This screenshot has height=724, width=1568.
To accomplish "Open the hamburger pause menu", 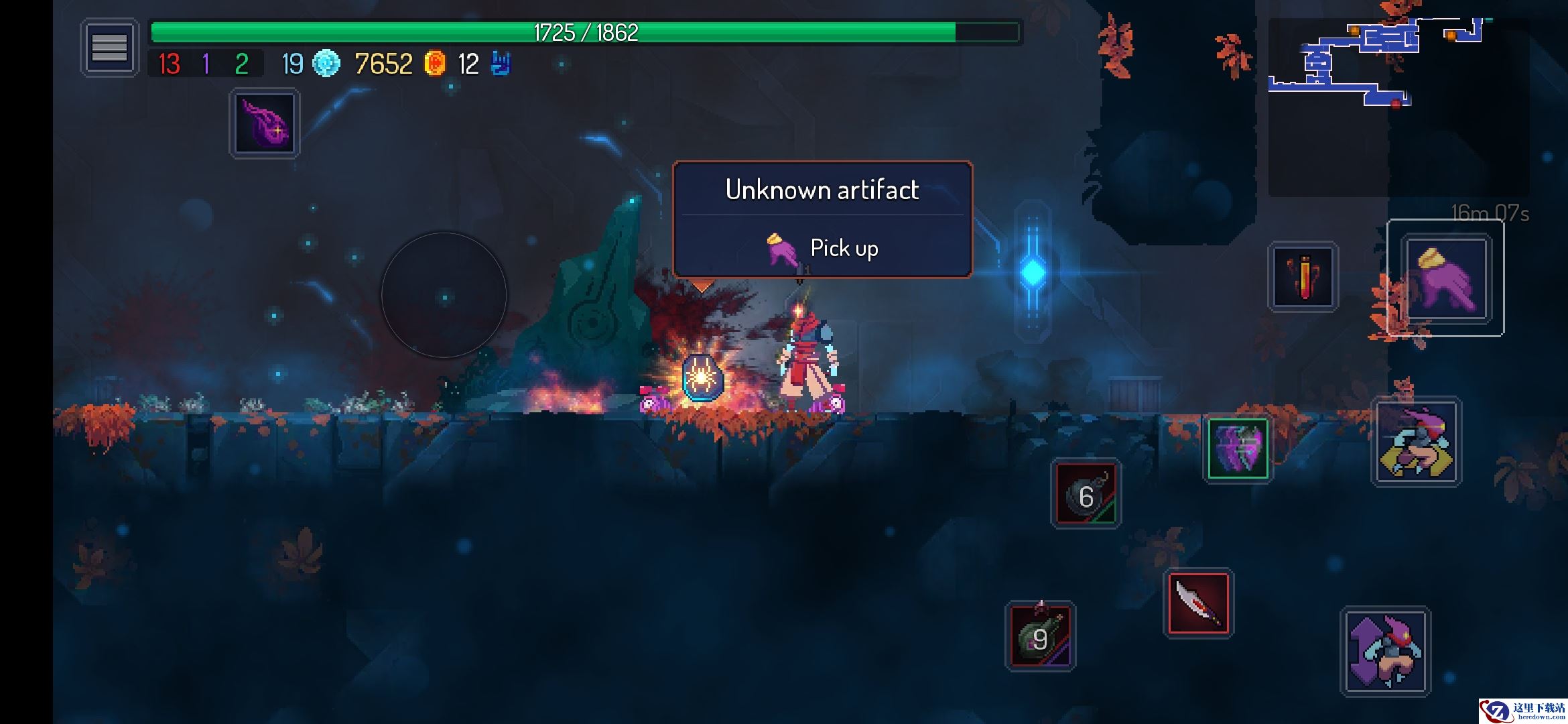I will click(x=109, y=48).
